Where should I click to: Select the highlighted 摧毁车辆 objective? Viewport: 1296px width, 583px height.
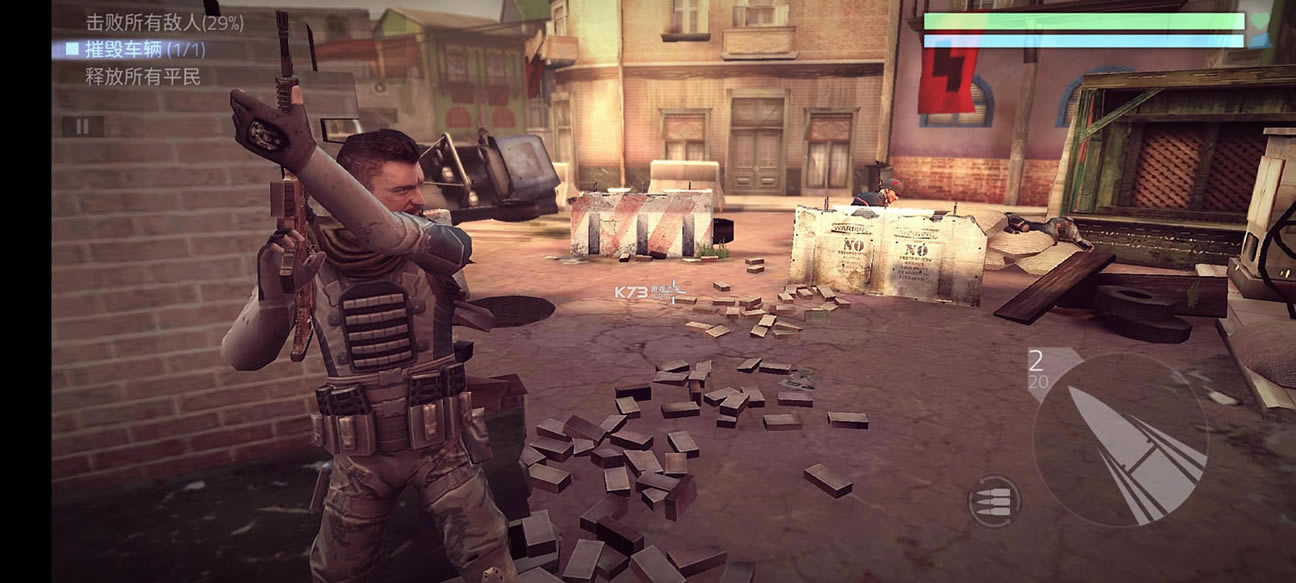[x=147, y=48]
